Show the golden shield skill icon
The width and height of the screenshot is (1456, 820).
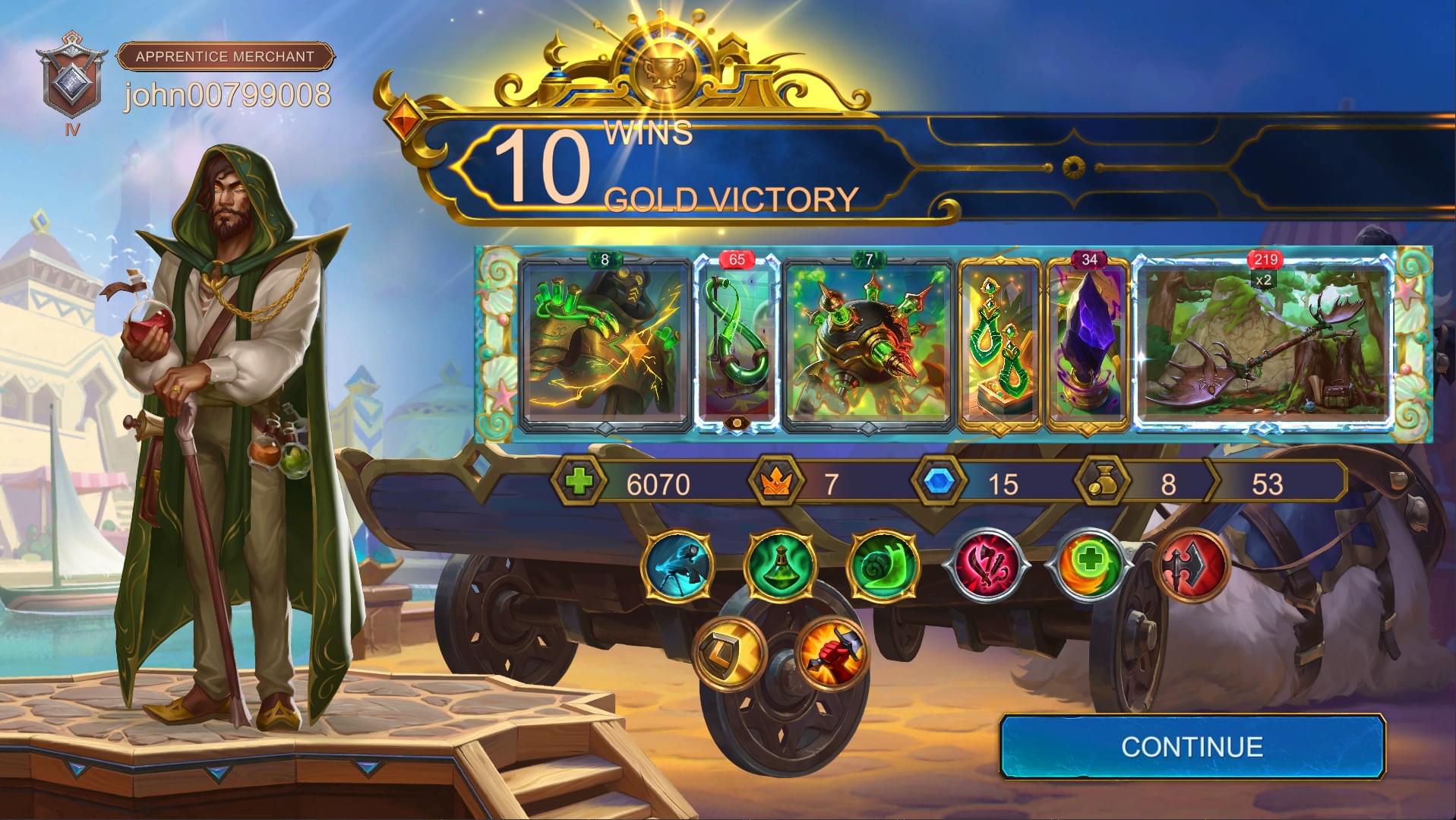(730, 652)
